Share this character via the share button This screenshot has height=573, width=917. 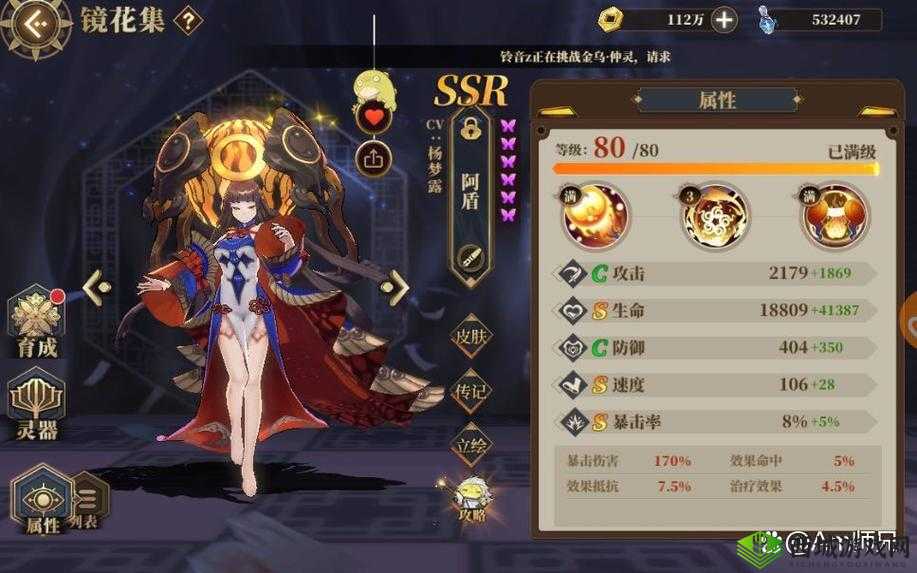coord(372,157)
